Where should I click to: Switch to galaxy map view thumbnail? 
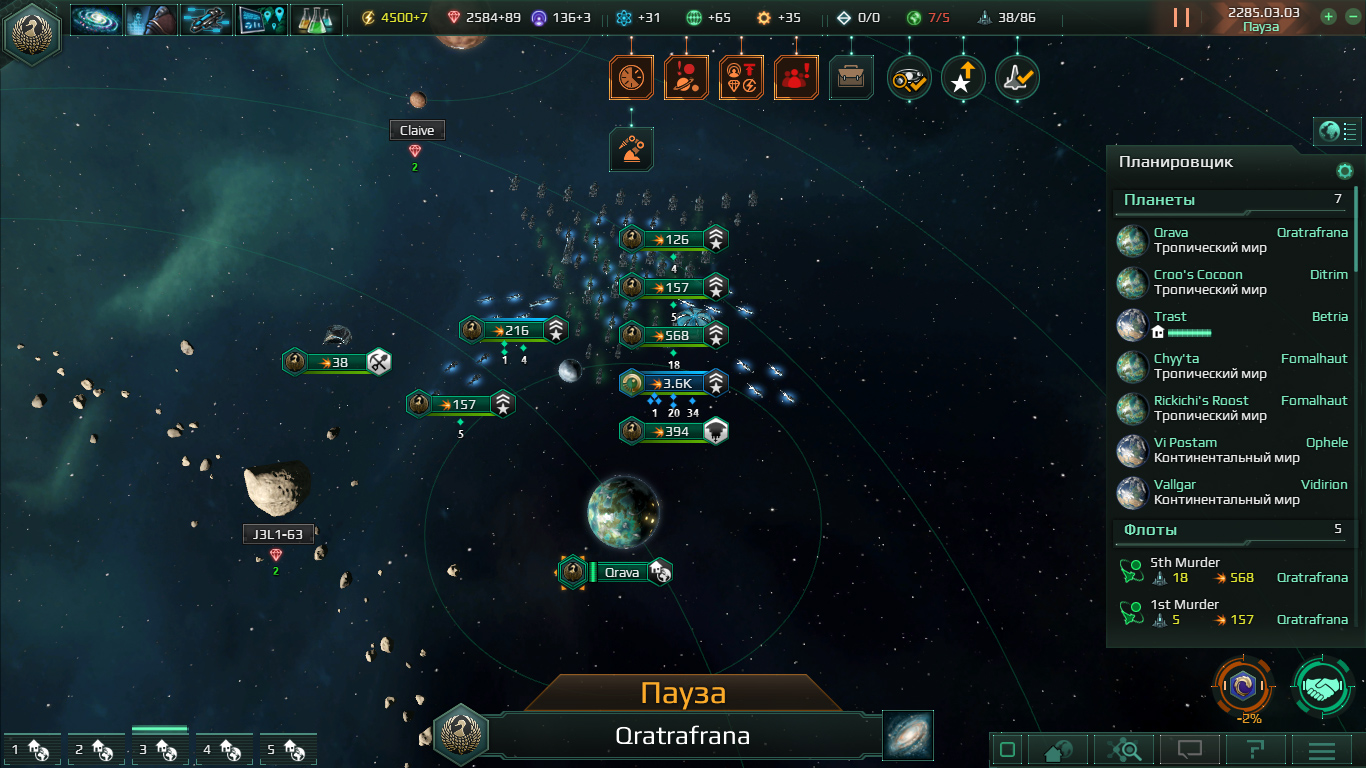point(908,735)
